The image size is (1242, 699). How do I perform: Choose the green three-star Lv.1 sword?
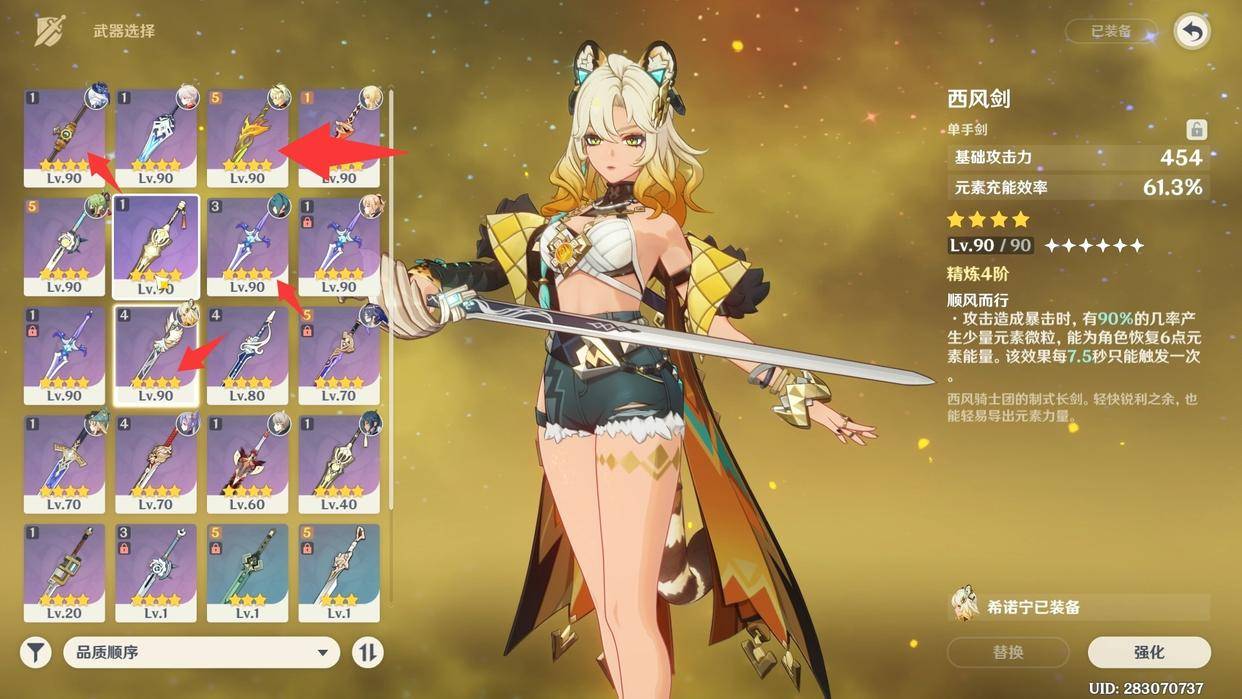point(247,572)
